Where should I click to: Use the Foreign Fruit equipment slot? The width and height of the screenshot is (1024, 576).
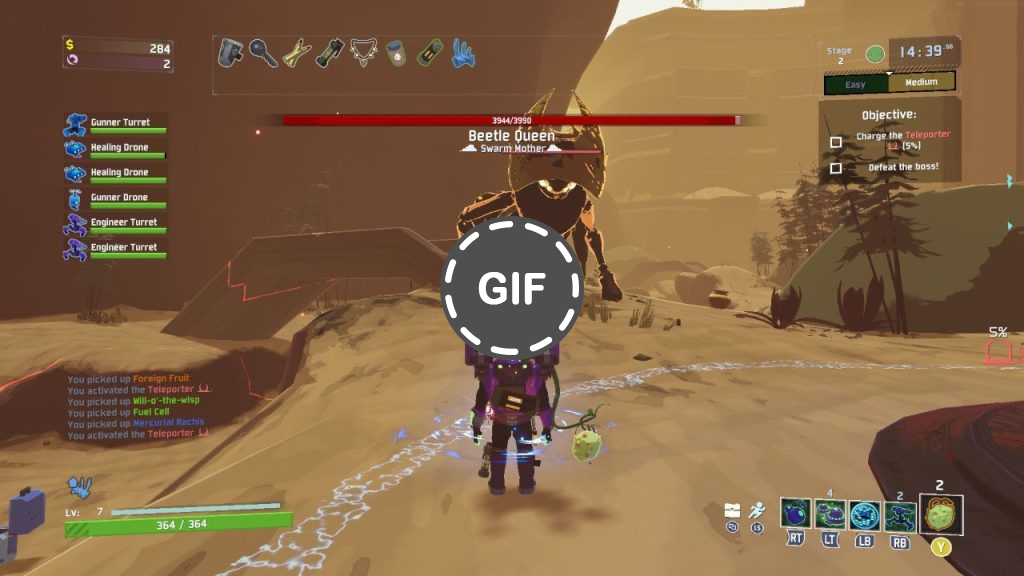click(941, 515)
